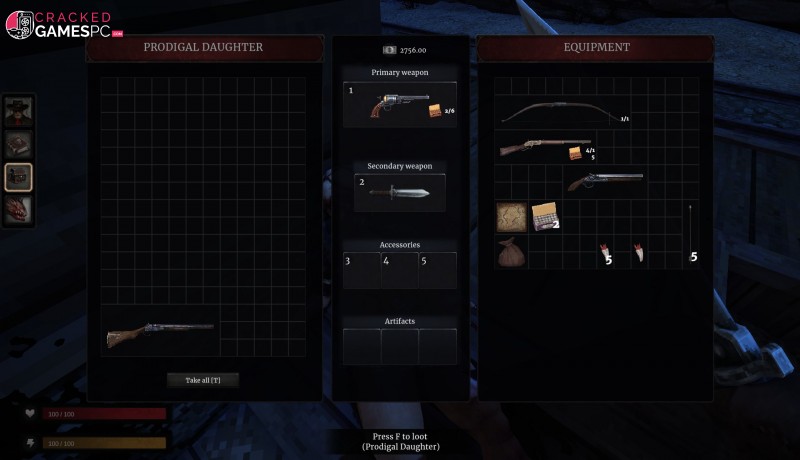Image resolution: width=800 pixels, height=460 pixels.
Task: Select the revolver in the Primary weapon slot
Action: tap(399, 105)
